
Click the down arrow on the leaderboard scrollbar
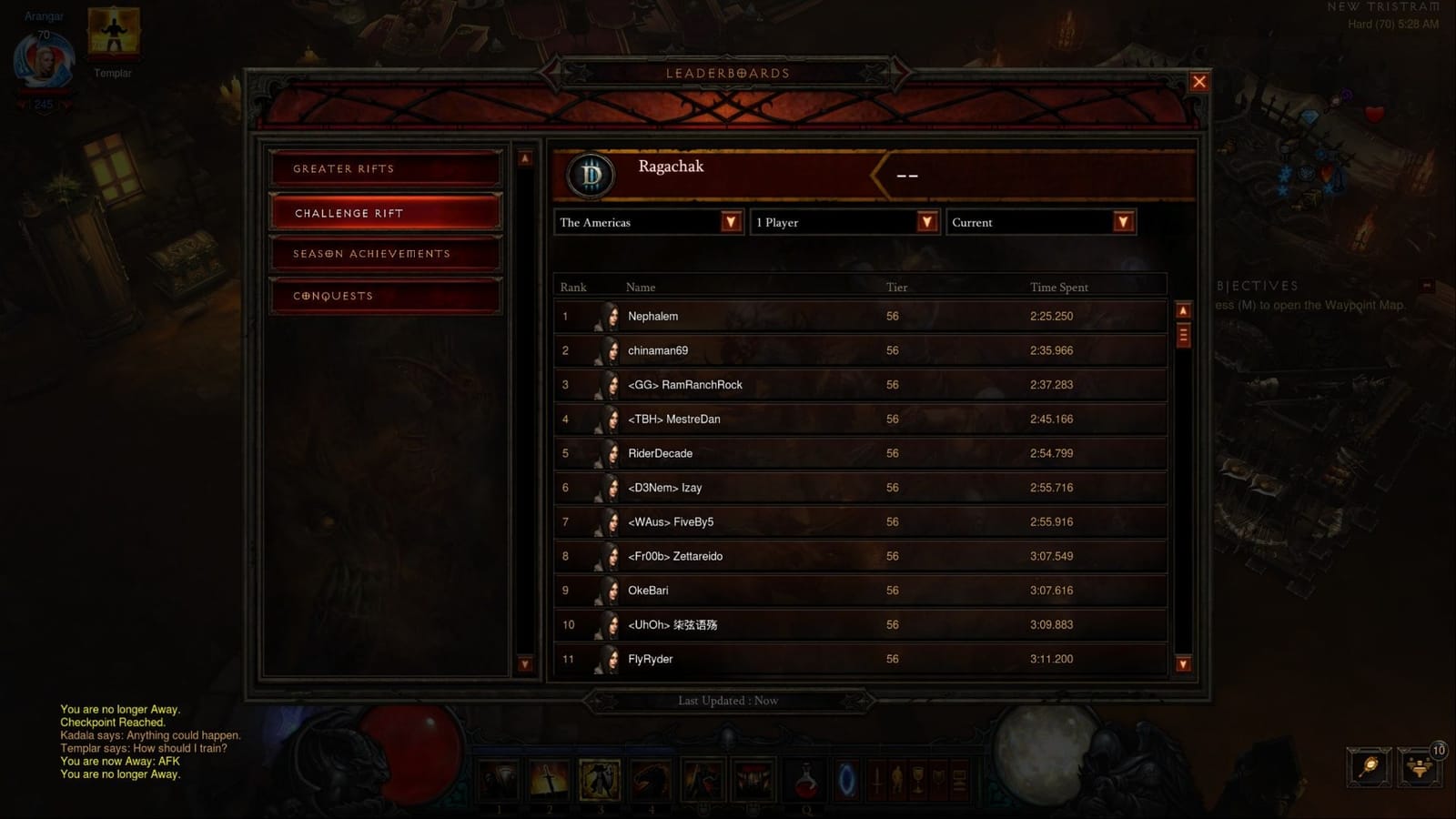[1182, 665]
